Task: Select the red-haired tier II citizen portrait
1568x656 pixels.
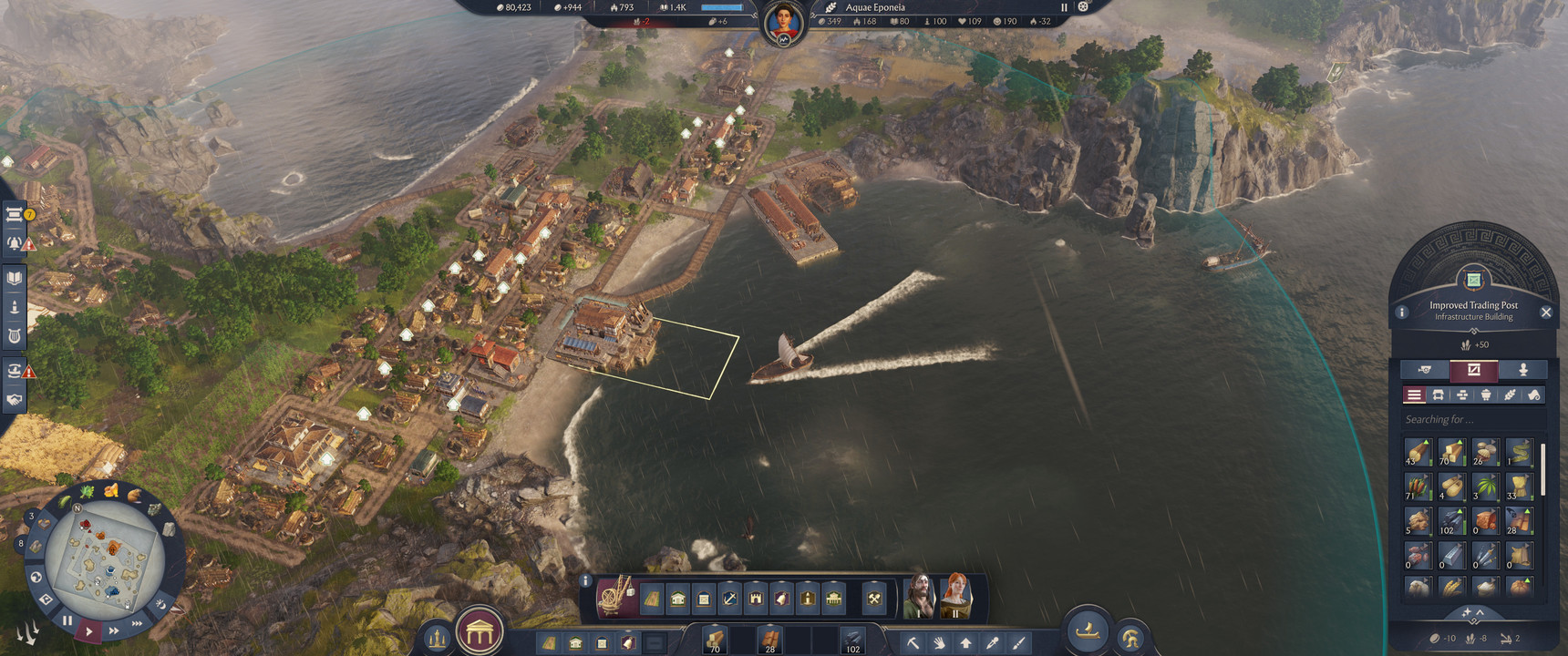Action: point(956,596)
